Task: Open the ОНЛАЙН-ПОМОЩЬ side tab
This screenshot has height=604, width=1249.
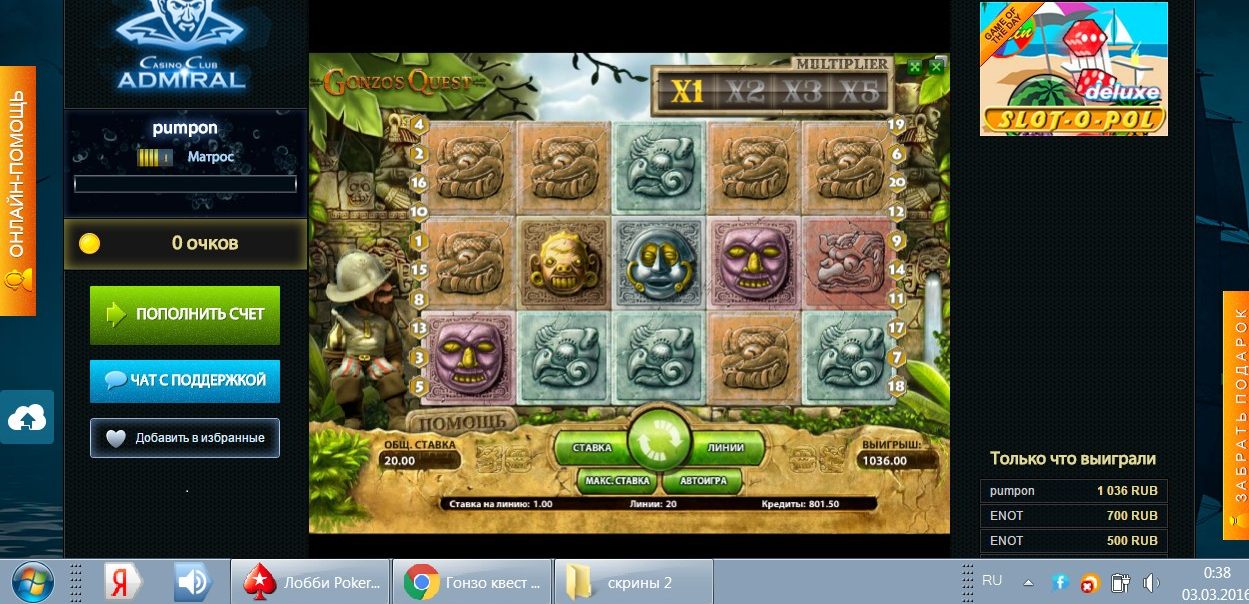Action: coord(17,190)
